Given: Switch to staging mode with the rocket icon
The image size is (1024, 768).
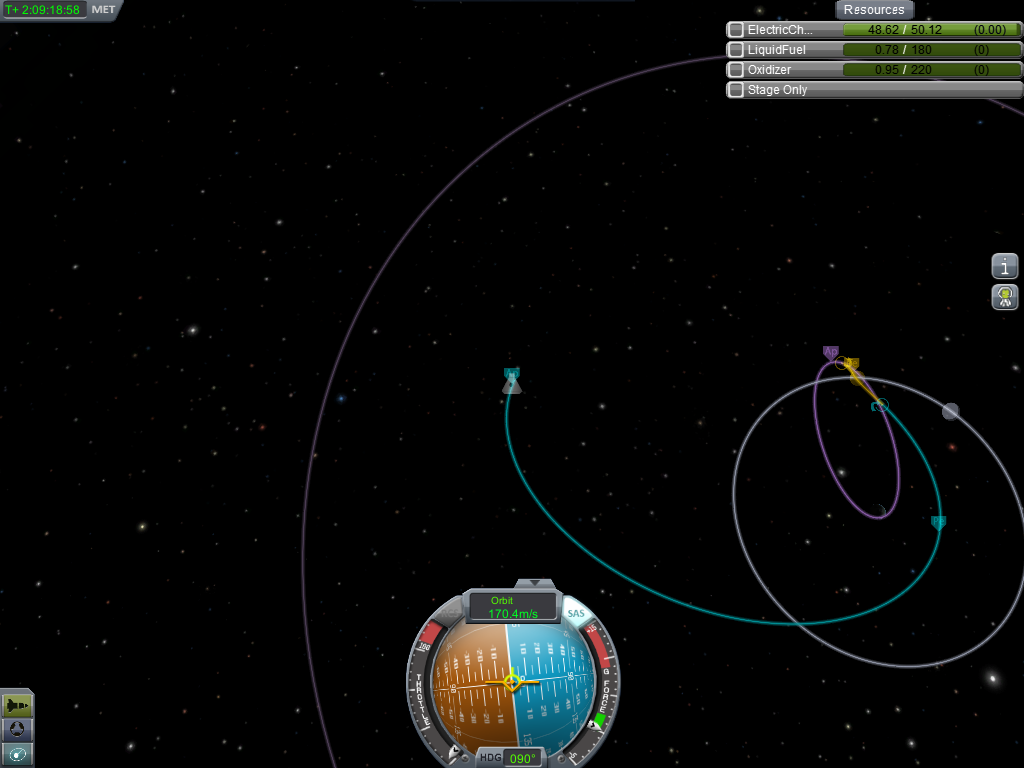Looking at the screenshot, I should click(17, 706).
